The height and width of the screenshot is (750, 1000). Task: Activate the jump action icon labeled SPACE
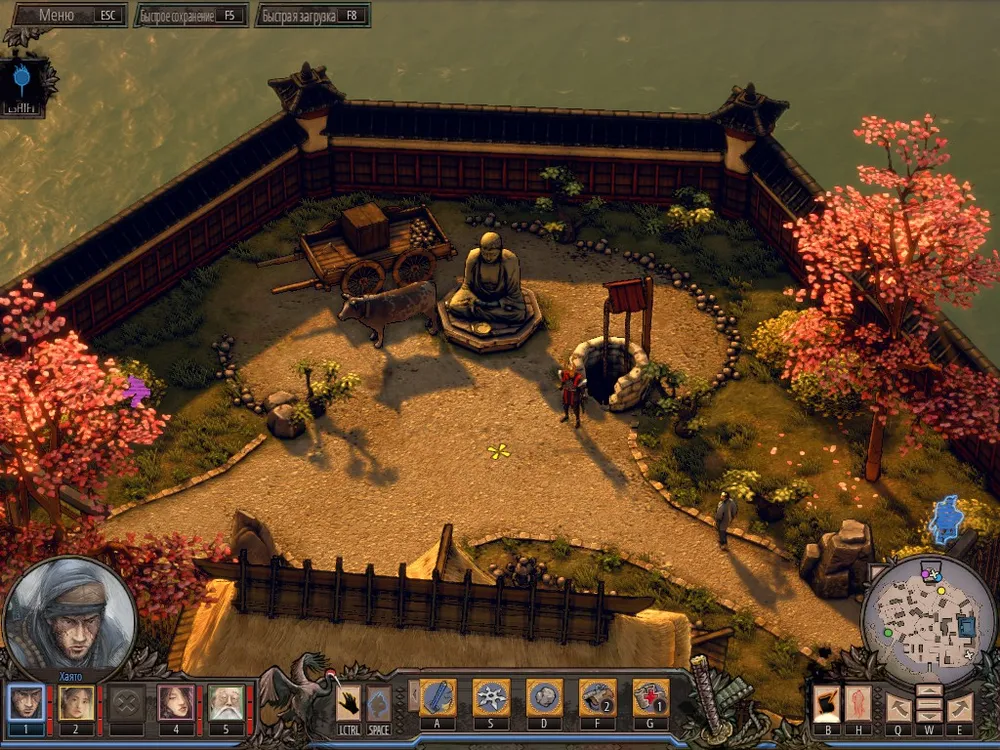(x=378, y=702)
